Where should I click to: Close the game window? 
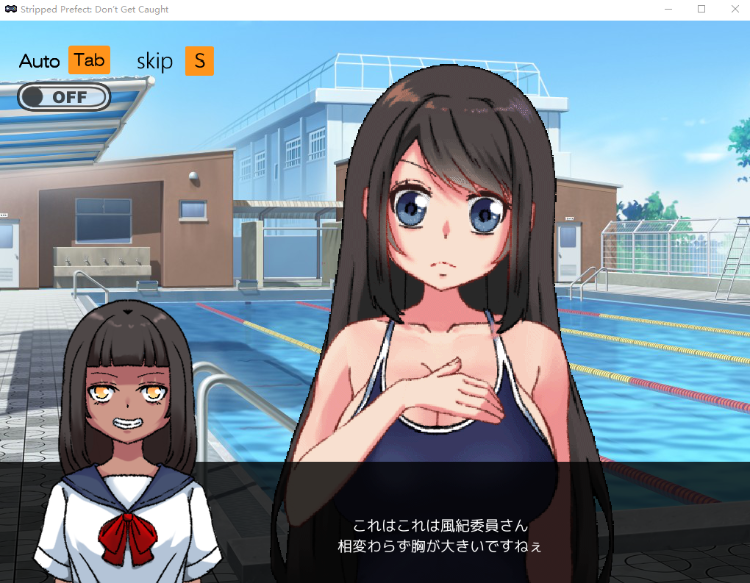coord(734,9)
